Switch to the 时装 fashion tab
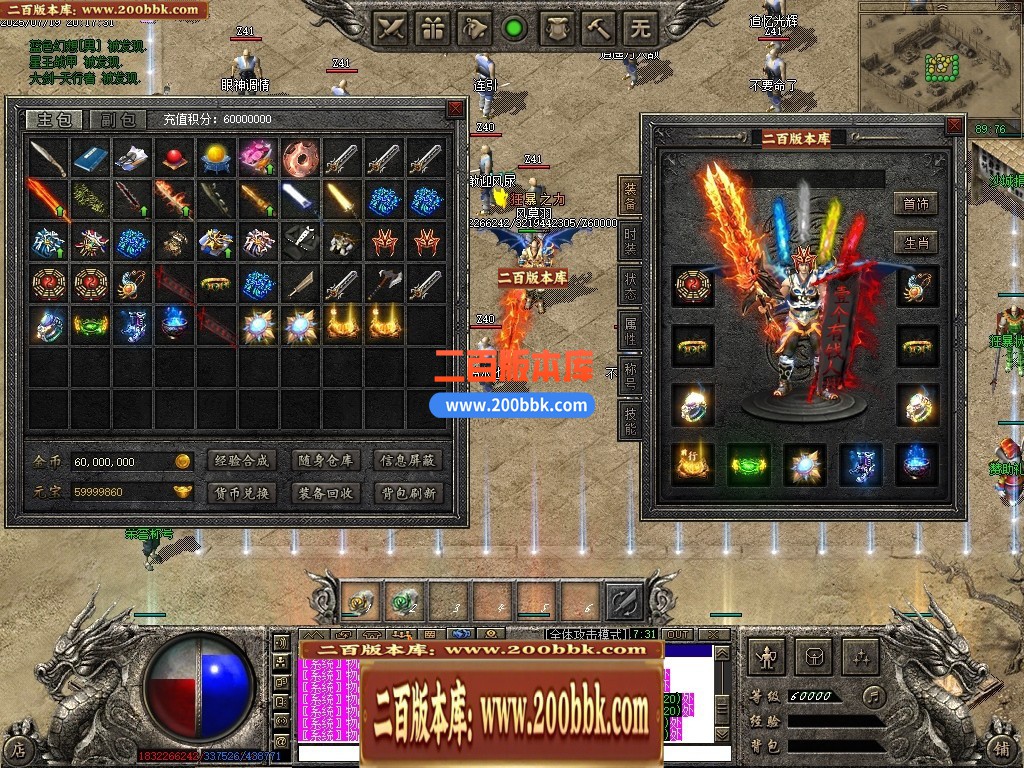1024x768 pixels. pos(630,241)
